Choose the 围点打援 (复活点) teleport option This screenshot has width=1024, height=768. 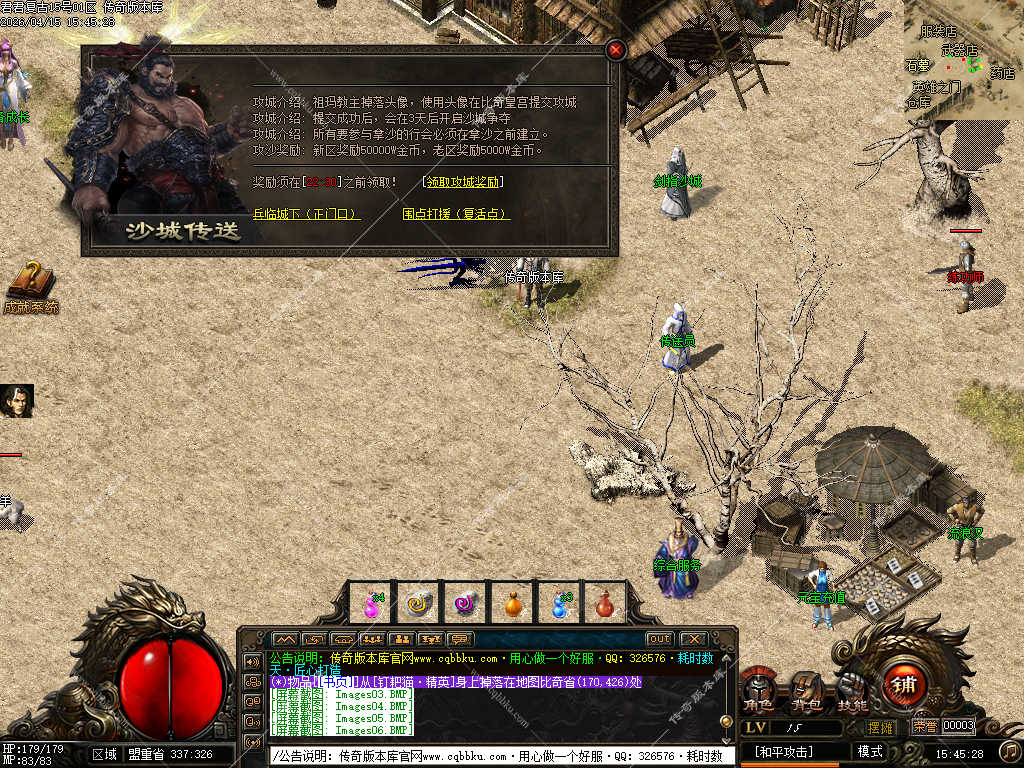point(456,214)
